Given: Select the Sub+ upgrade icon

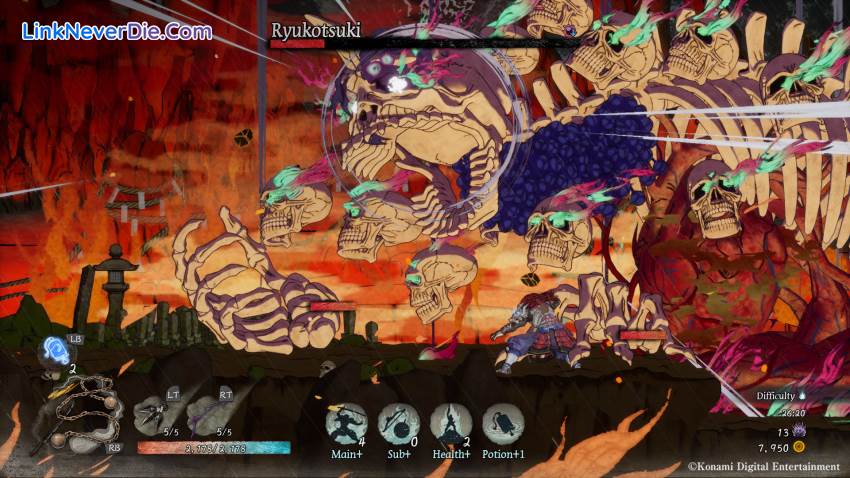Looking at the screenshot, I should [398, 424].
